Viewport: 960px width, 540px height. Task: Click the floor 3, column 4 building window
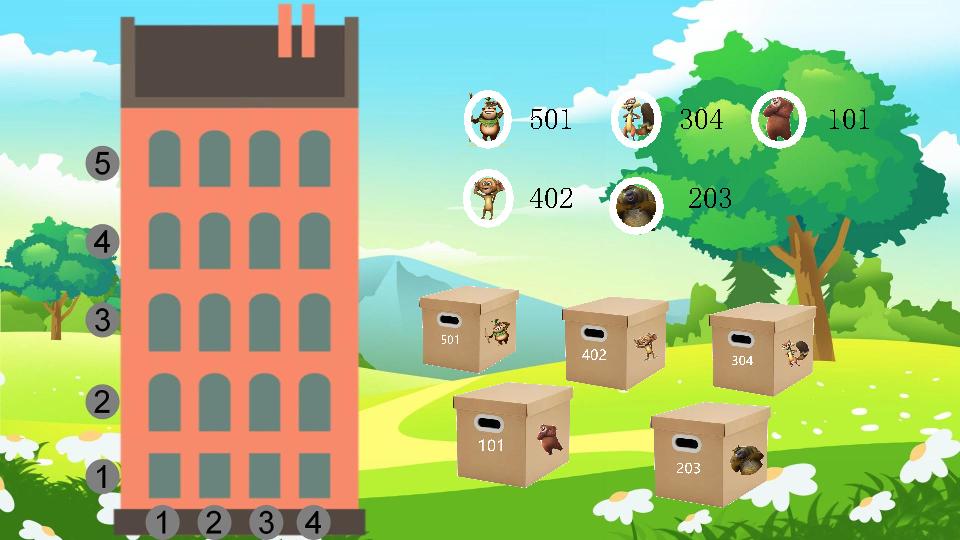pos(314,322)
